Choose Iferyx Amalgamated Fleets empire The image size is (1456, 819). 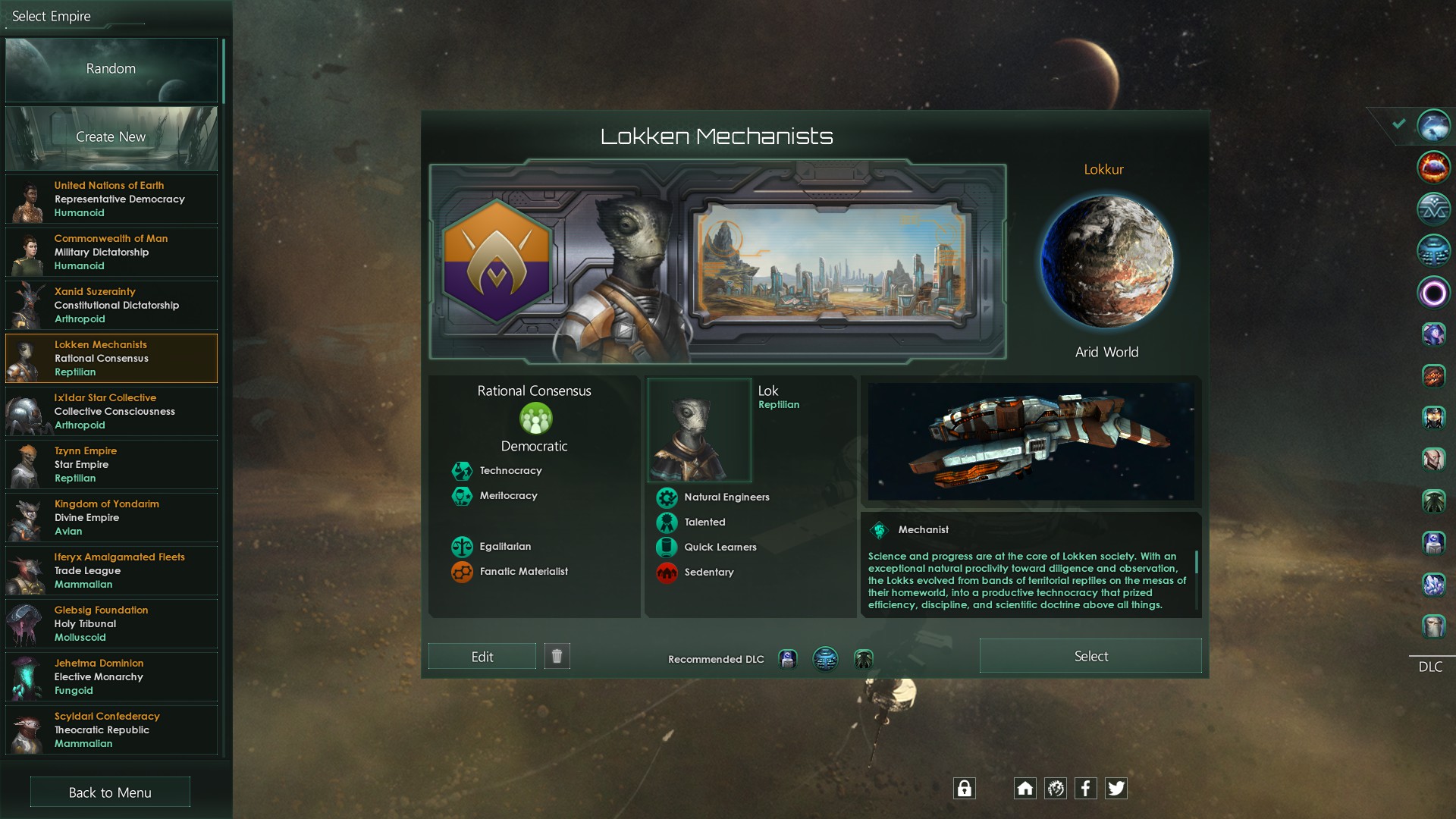point(111,571)
